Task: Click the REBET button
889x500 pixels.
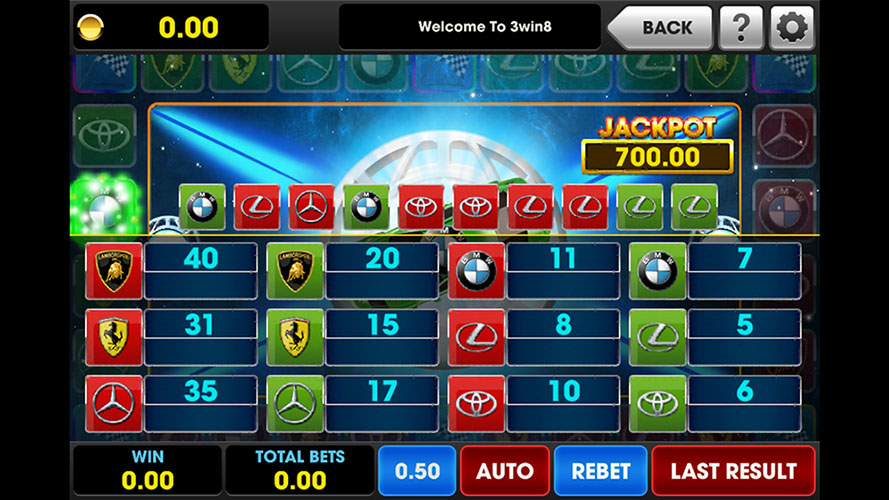Action: tap(600, 470)
